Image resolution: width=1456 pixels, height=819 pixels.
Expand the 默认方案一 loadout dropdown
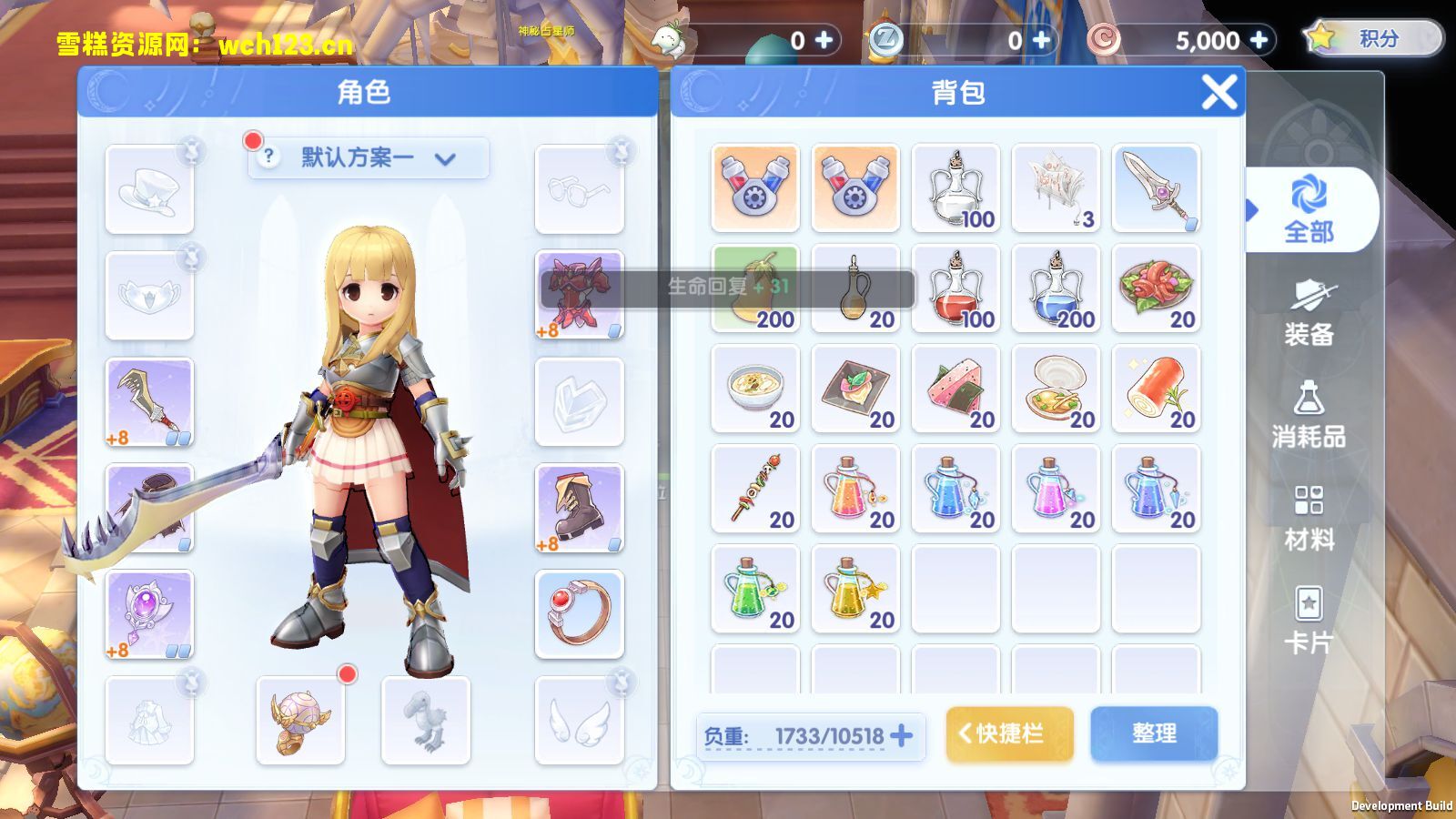pos(368,158)
